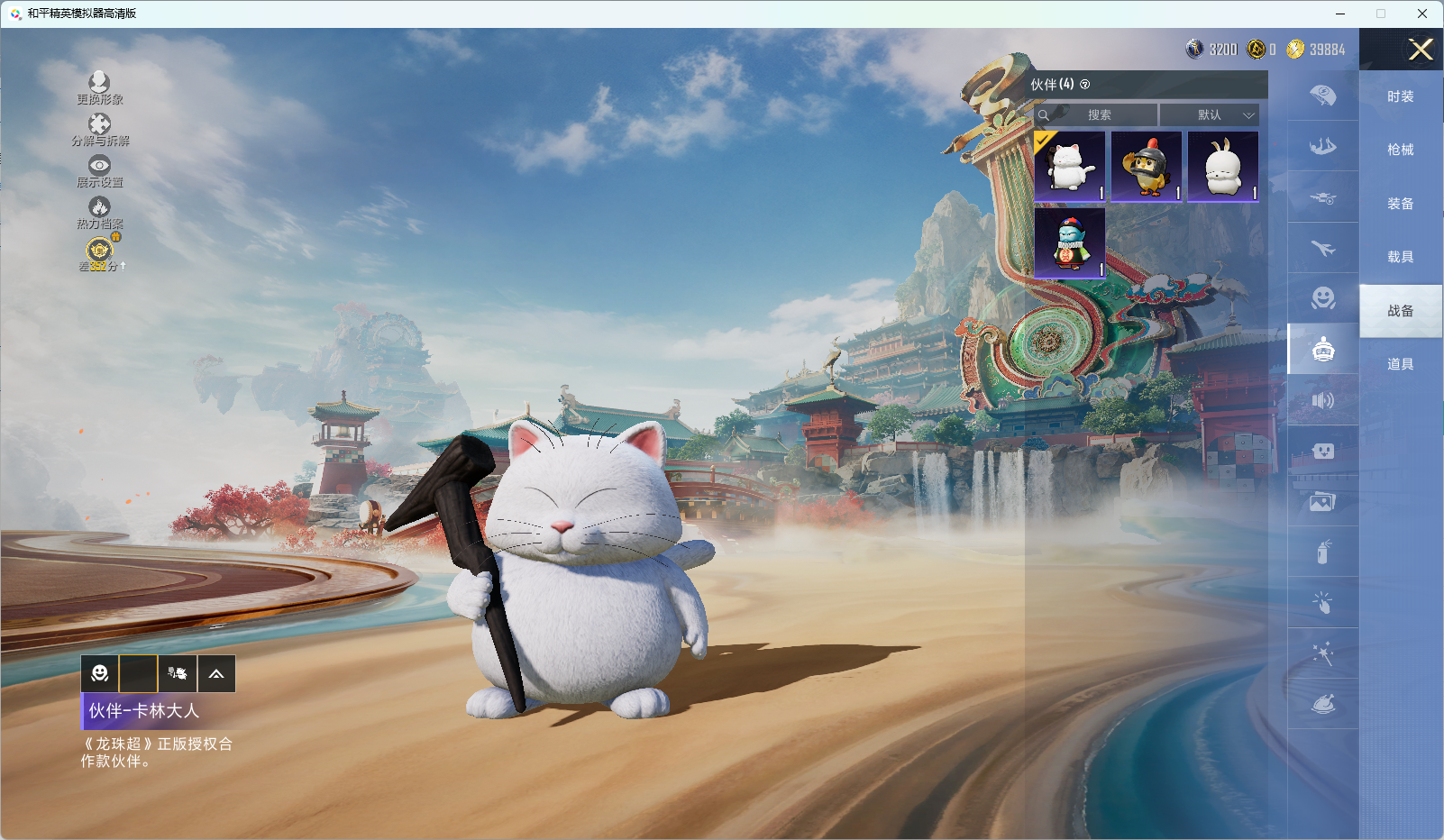Expand the panel with the up arrow
This screenshot has height=840, width=1444.
pos(216,673)
